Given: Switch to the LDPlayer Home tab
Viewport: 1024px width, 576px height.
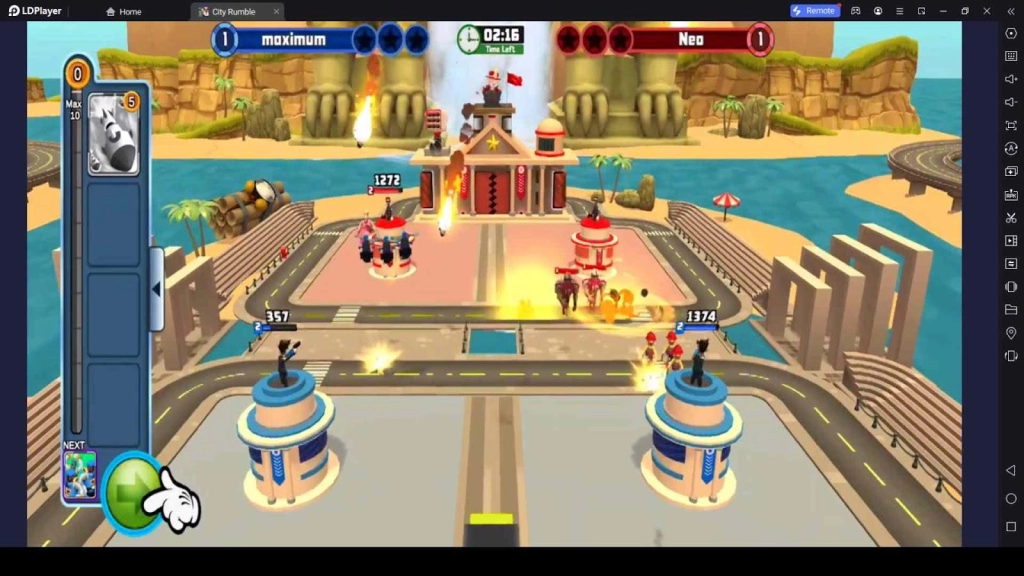Looking at the screenshot, I should click(x=124, y=11).
